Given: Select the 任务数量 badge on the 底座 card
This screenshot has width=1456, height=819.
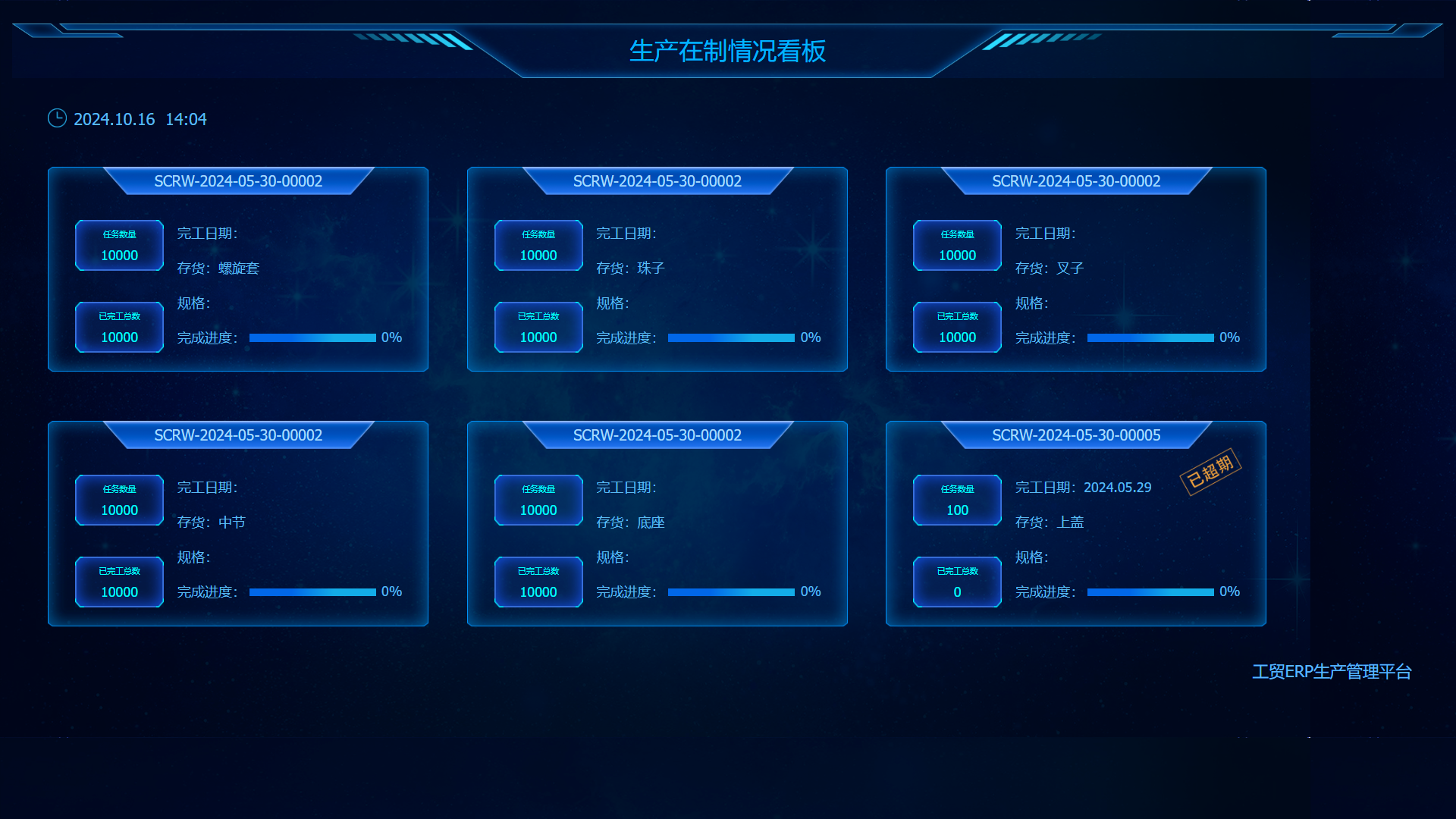Looking at the screenshot, I should [538, 500].
